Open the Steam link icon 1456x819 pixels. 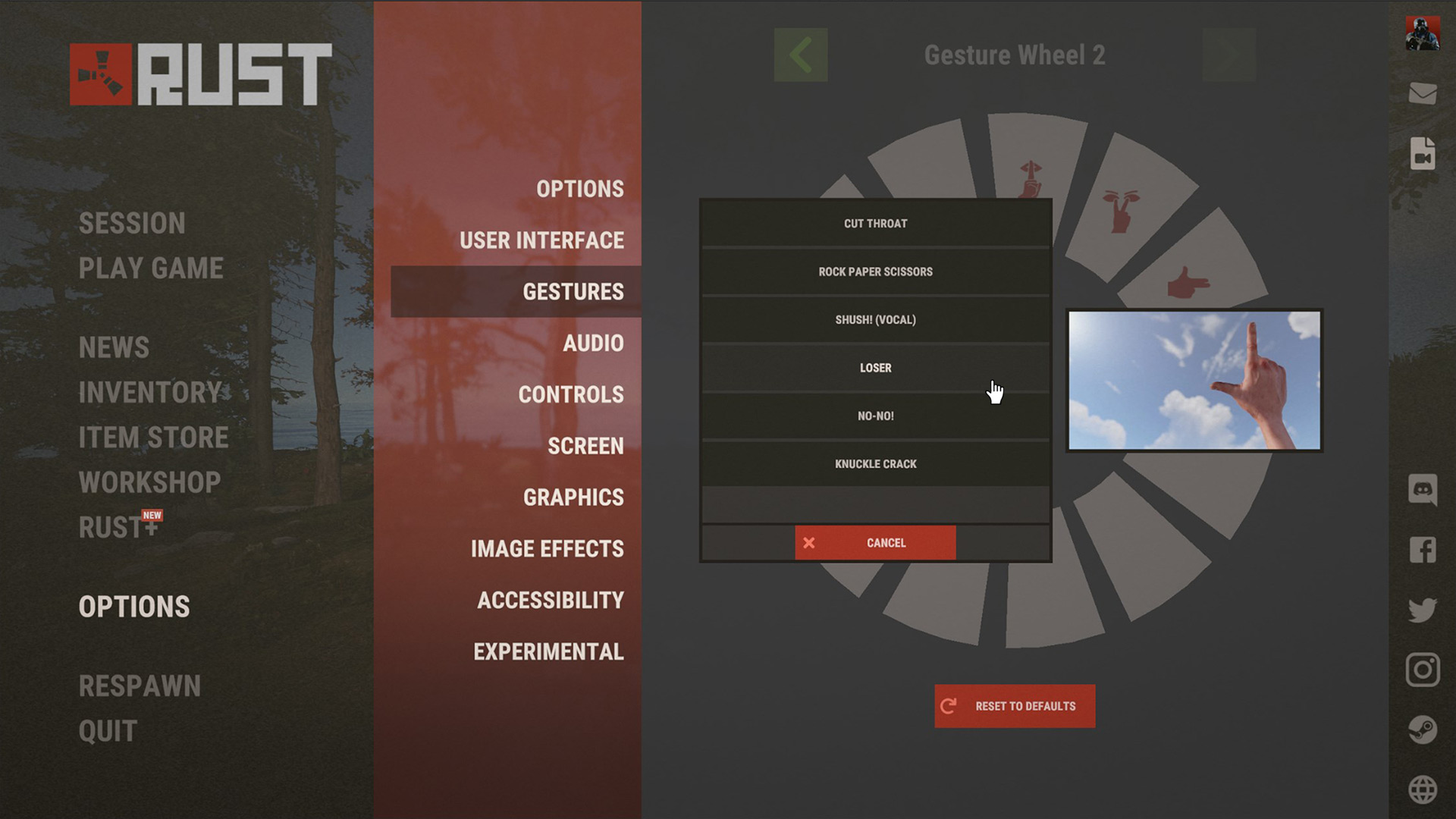[x=1423, y=730]
